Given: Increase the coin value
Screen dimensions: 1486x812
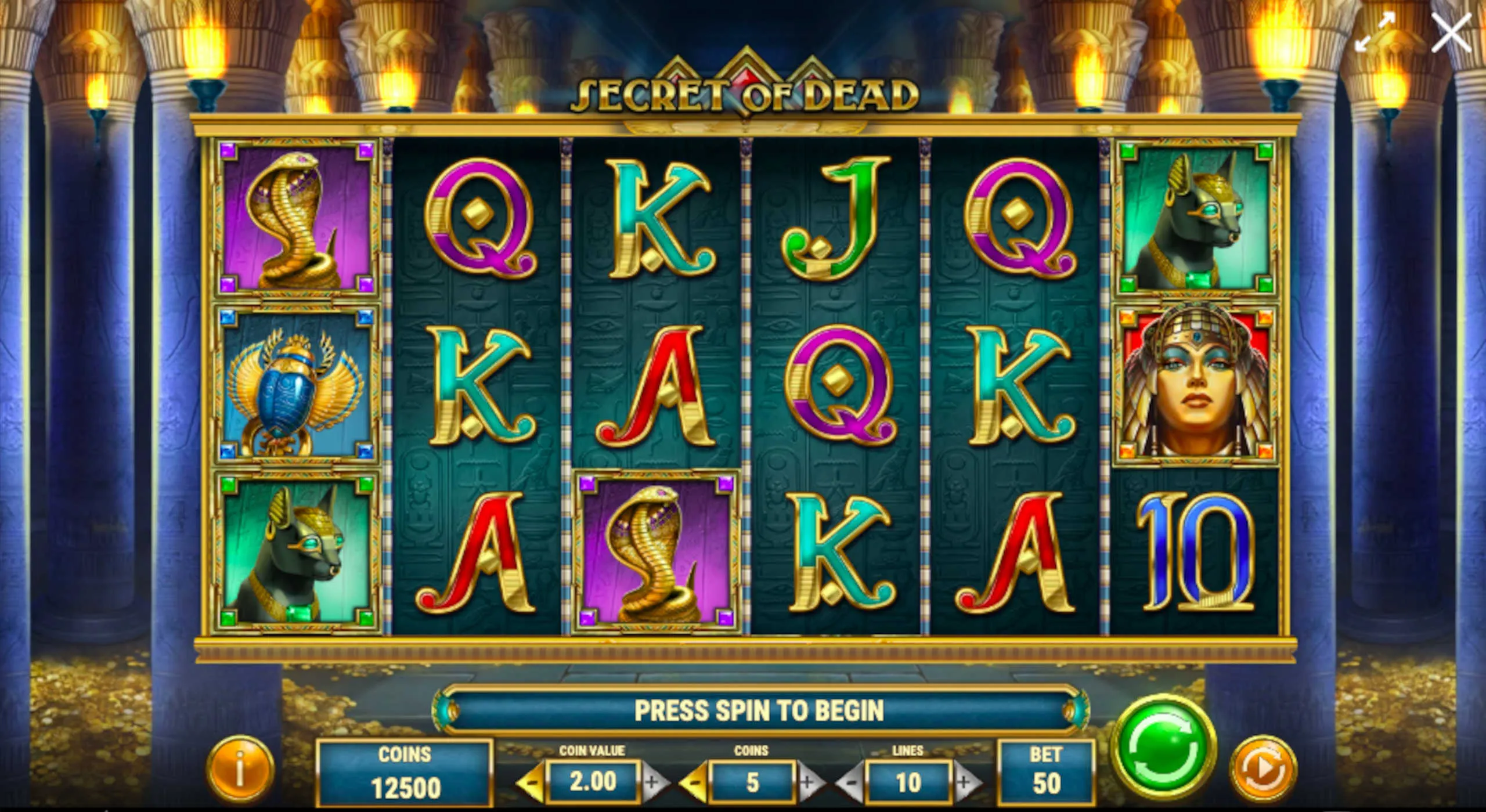Looking at the screenshot, I should 652,782.
